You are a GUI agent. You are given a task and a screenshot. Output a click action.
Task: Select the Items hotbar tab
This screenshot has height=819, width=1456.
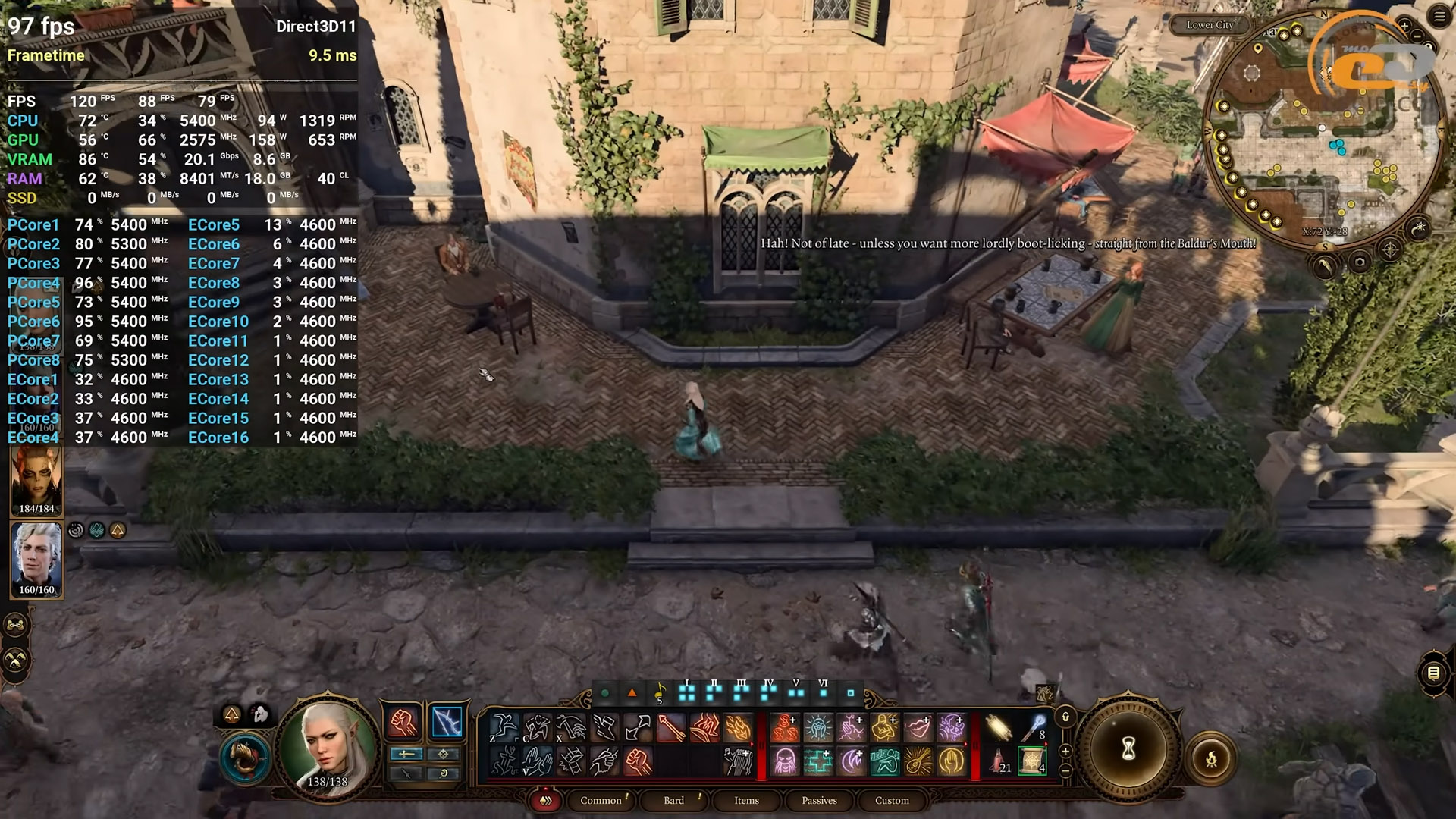pyautogui.click(x=746, y=800)
